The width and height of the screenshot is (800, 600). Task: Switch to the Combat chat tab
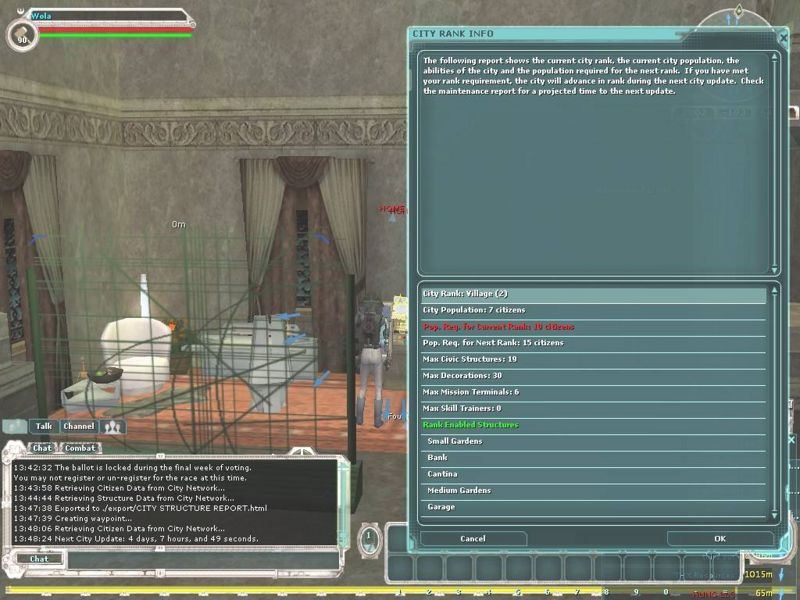(80, 448)
